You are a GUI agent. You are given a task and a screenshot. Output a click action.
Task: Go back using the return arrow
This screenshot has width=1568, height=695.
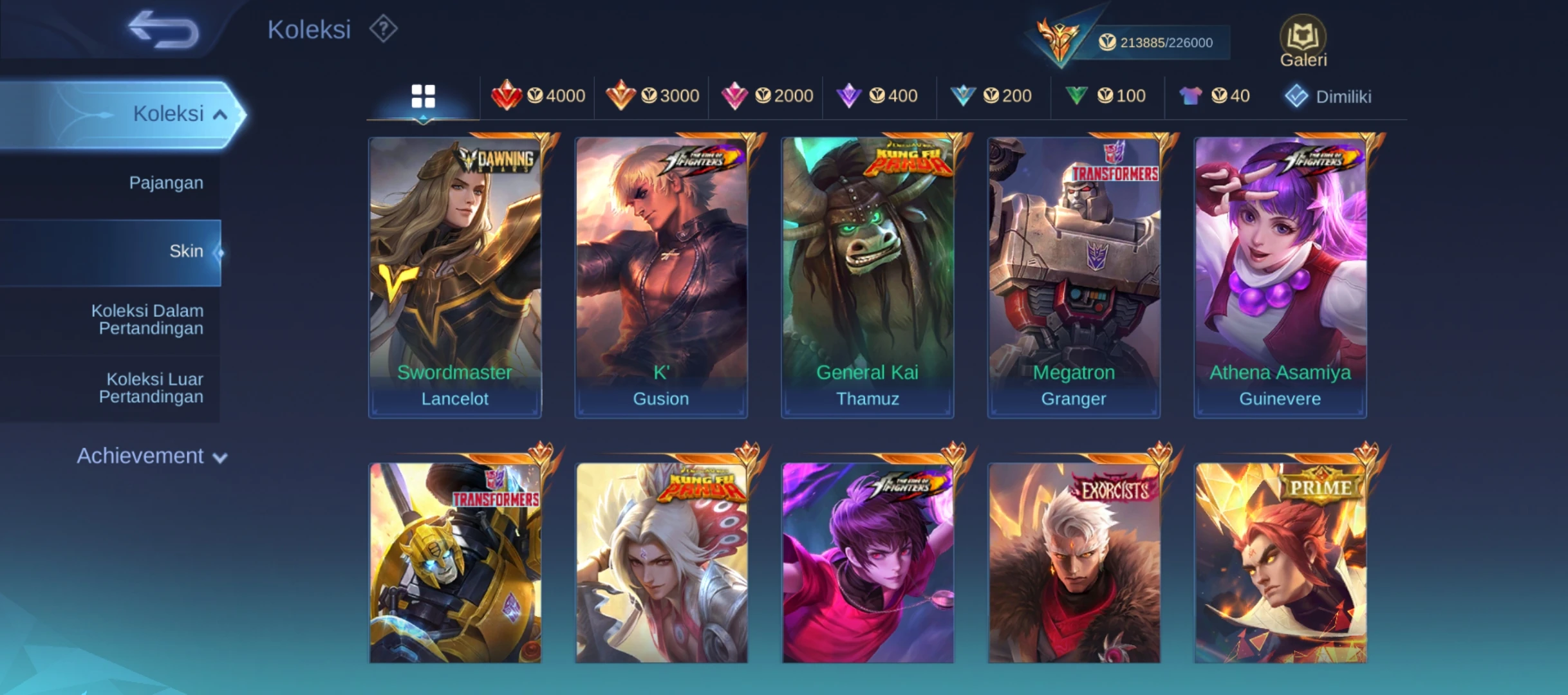(x=163, y=30)
